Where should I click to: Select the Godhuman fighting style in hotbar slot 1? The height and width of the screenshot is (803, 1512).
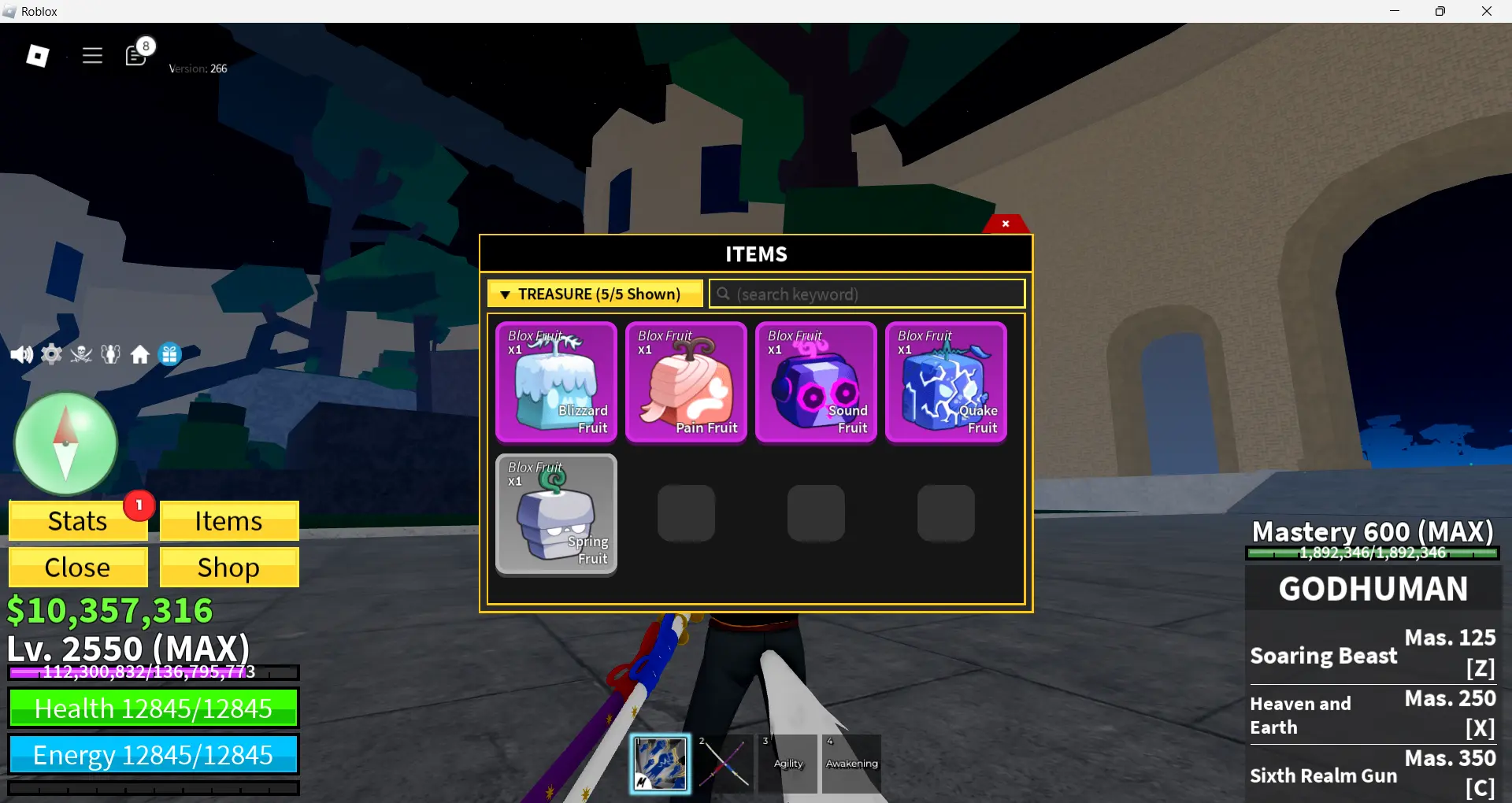tap(660, 762)
